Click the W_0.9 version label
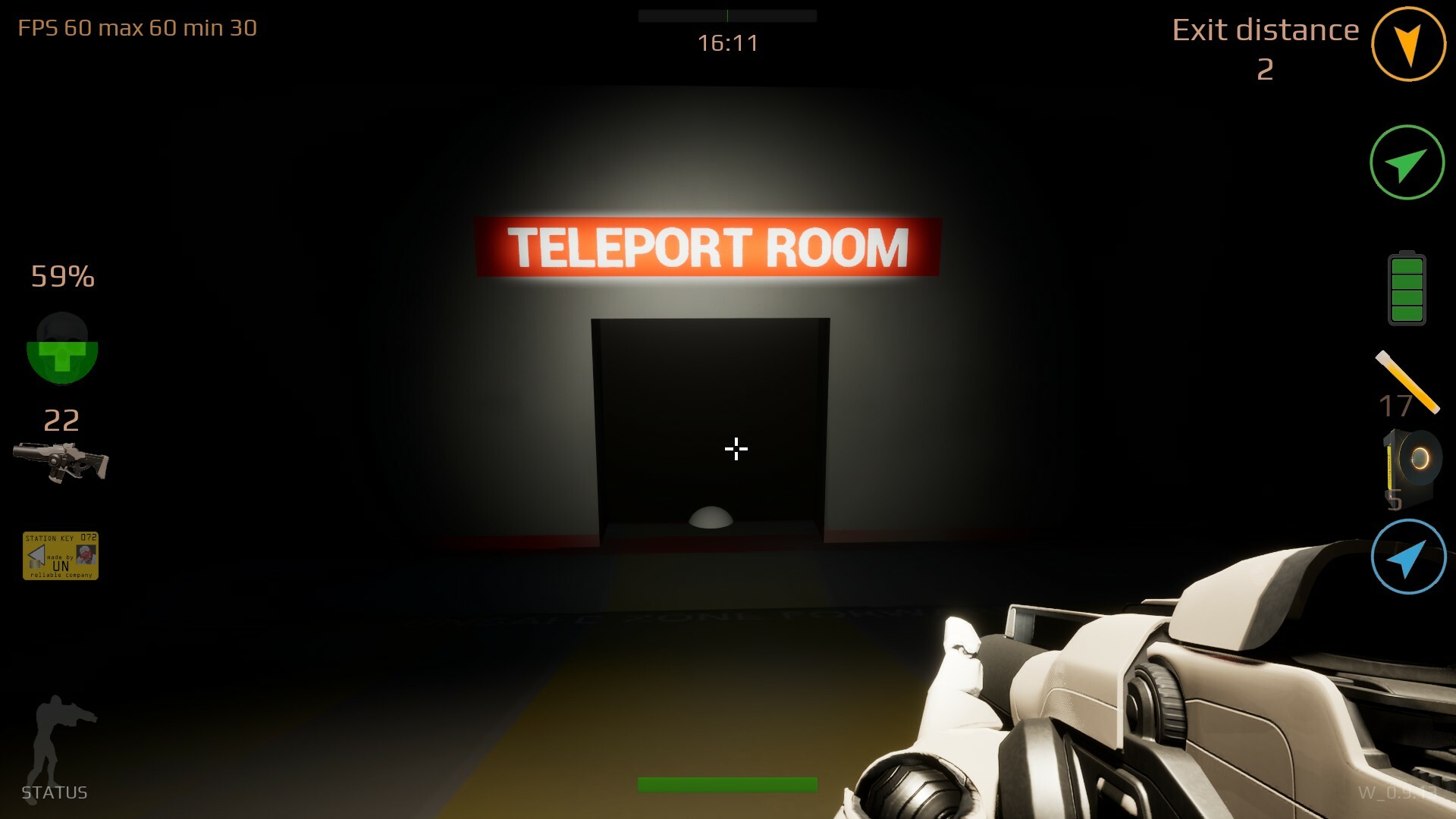This screenshot has width=1456, height=819. [x=1398, y=795]
